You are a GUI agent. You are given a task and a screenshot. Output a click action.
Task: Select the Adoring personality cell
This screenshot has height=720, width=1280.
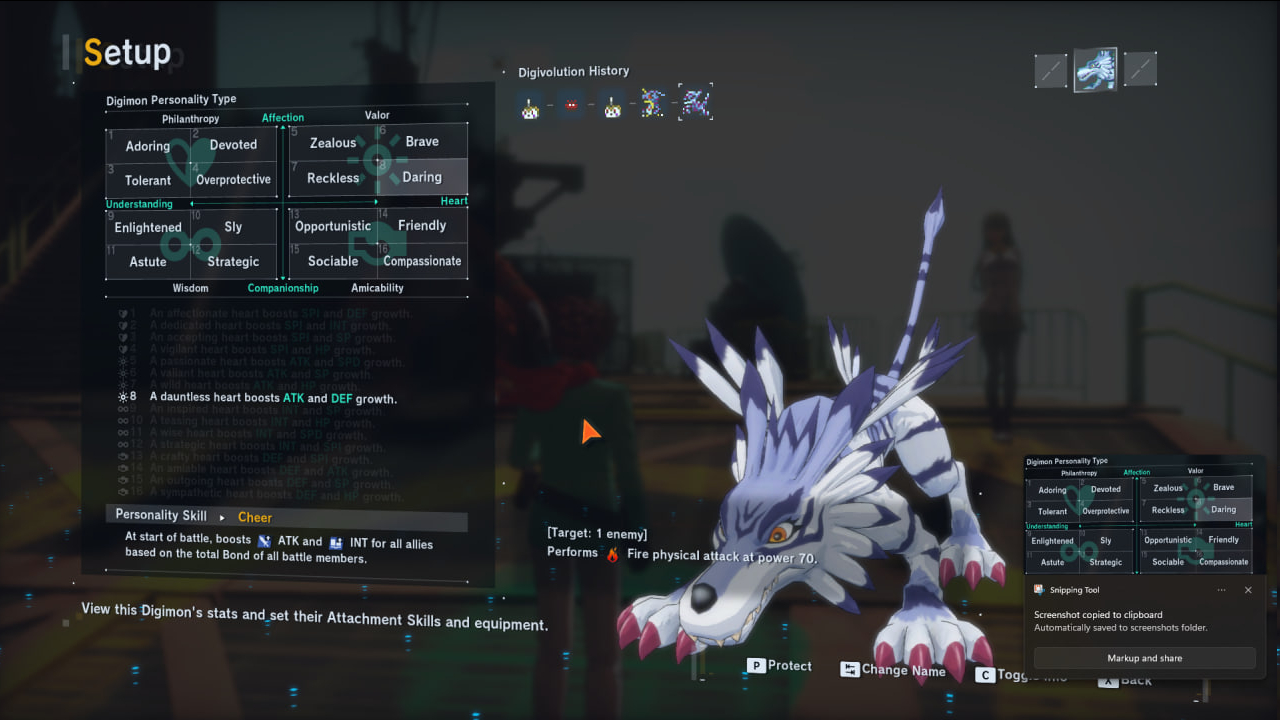click(x=148, y=146)
